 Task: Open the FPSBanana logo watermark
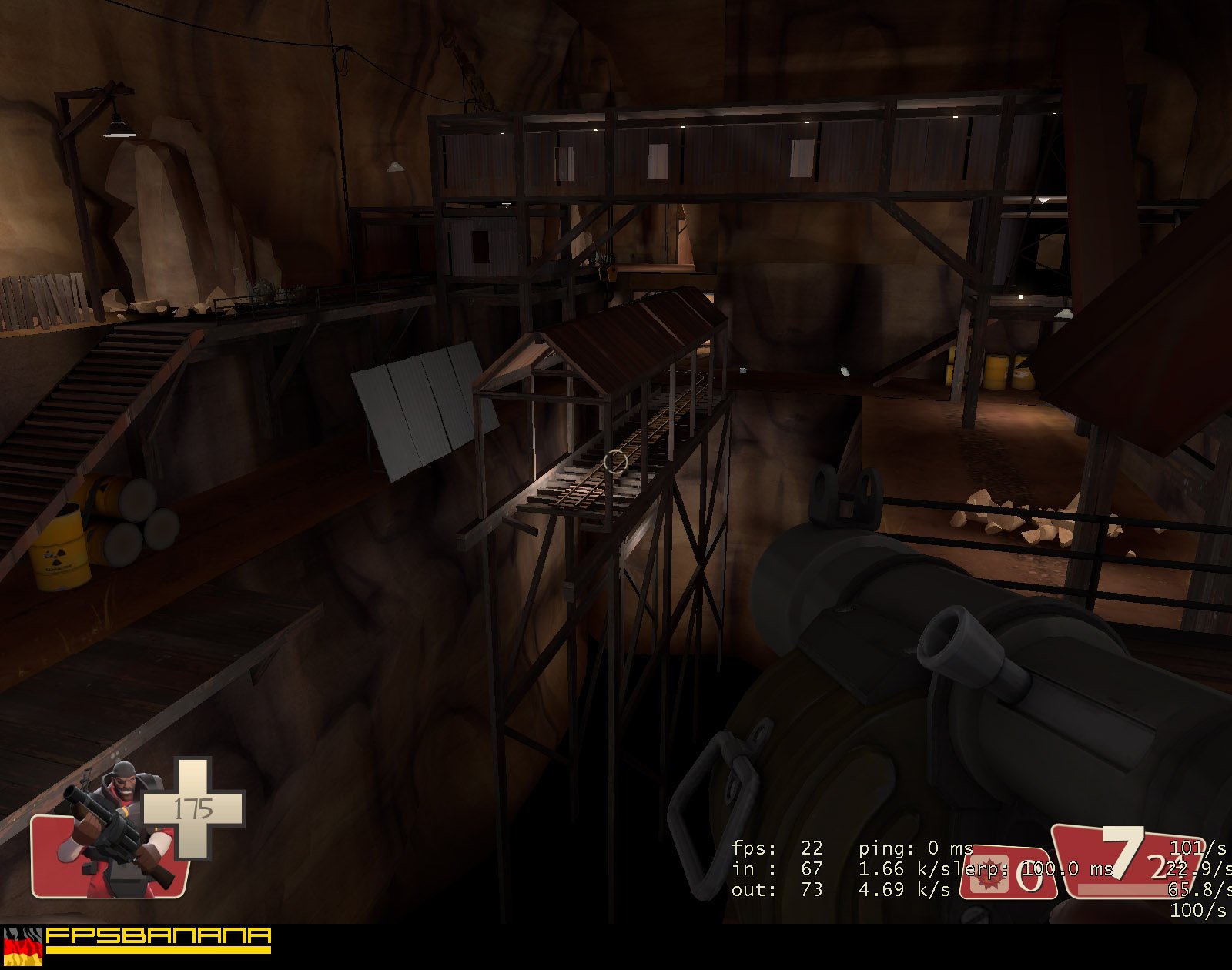[158, 939]
